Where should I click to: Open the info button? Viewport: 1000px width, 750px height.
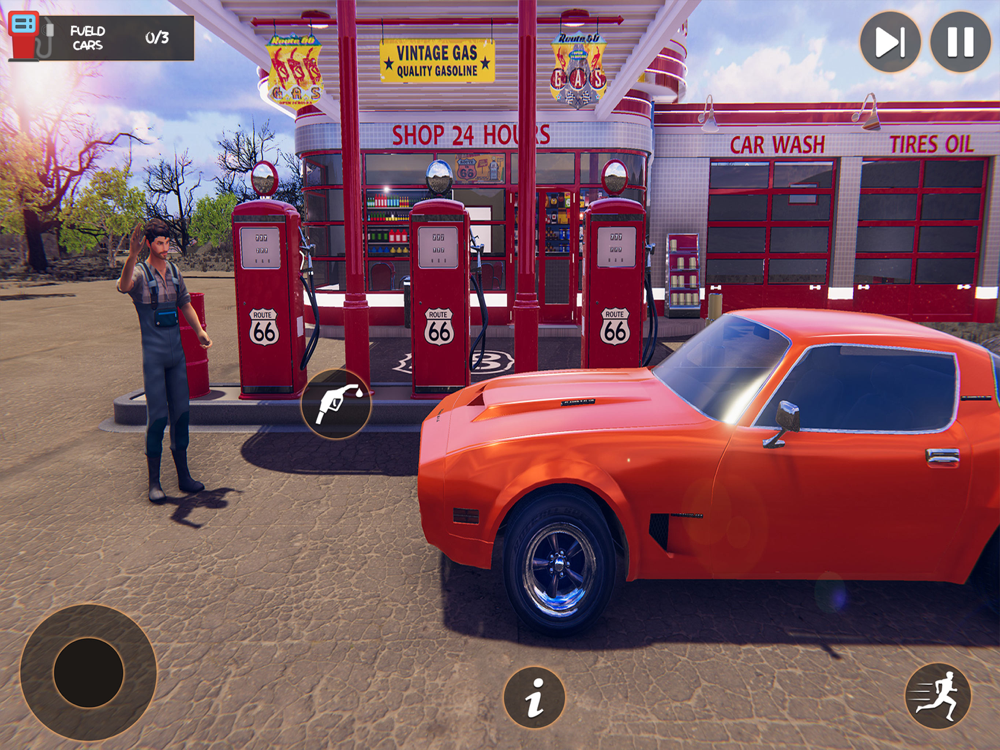[x=534, y=697]
